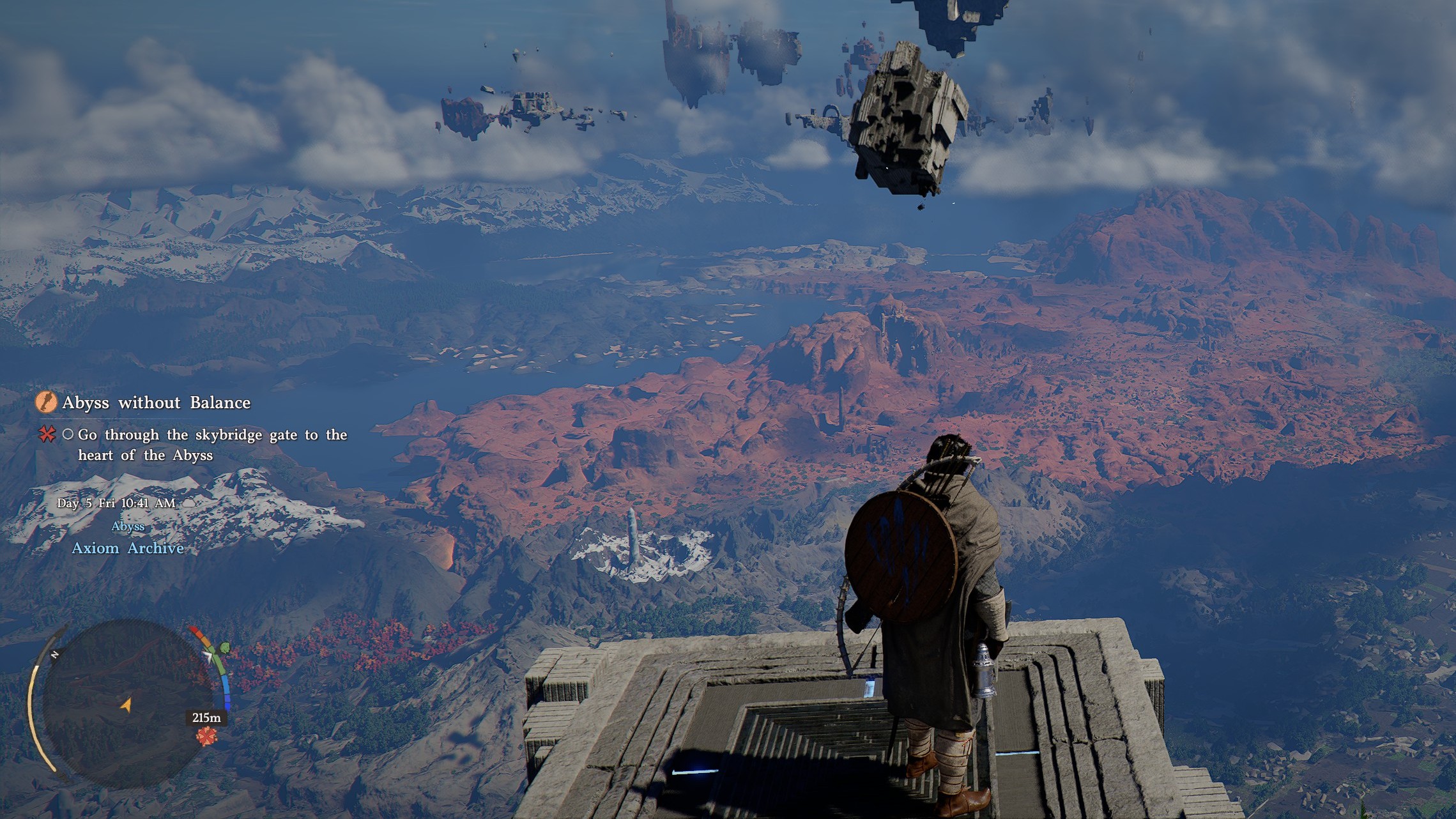Screen dimensions: 1456x819
Task: Select the Axiom Archive location title
Action: coord(128,547)
